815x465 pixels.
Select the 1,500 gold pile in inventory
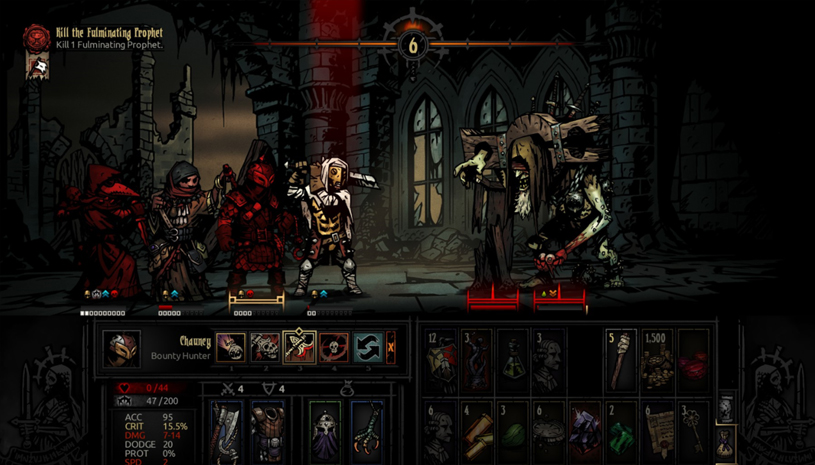tap(657, 360)
